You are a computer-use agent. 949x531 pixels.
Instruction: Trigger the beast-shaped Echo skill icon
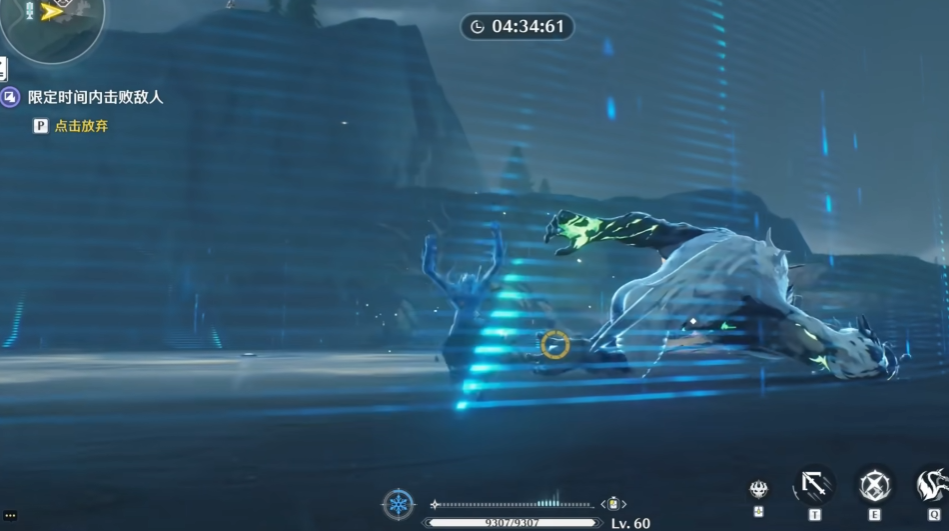coord(932,486)
